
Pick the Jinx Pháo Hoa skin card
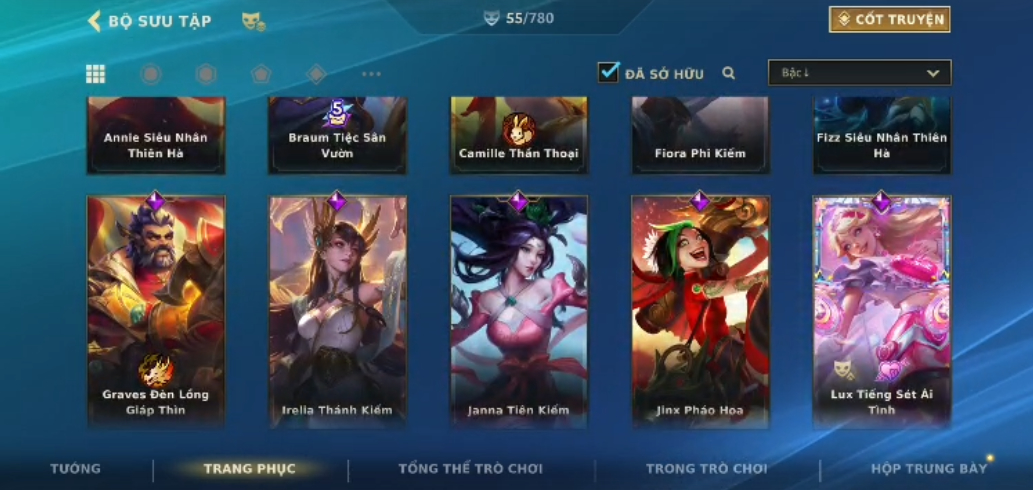pos(700,310)
